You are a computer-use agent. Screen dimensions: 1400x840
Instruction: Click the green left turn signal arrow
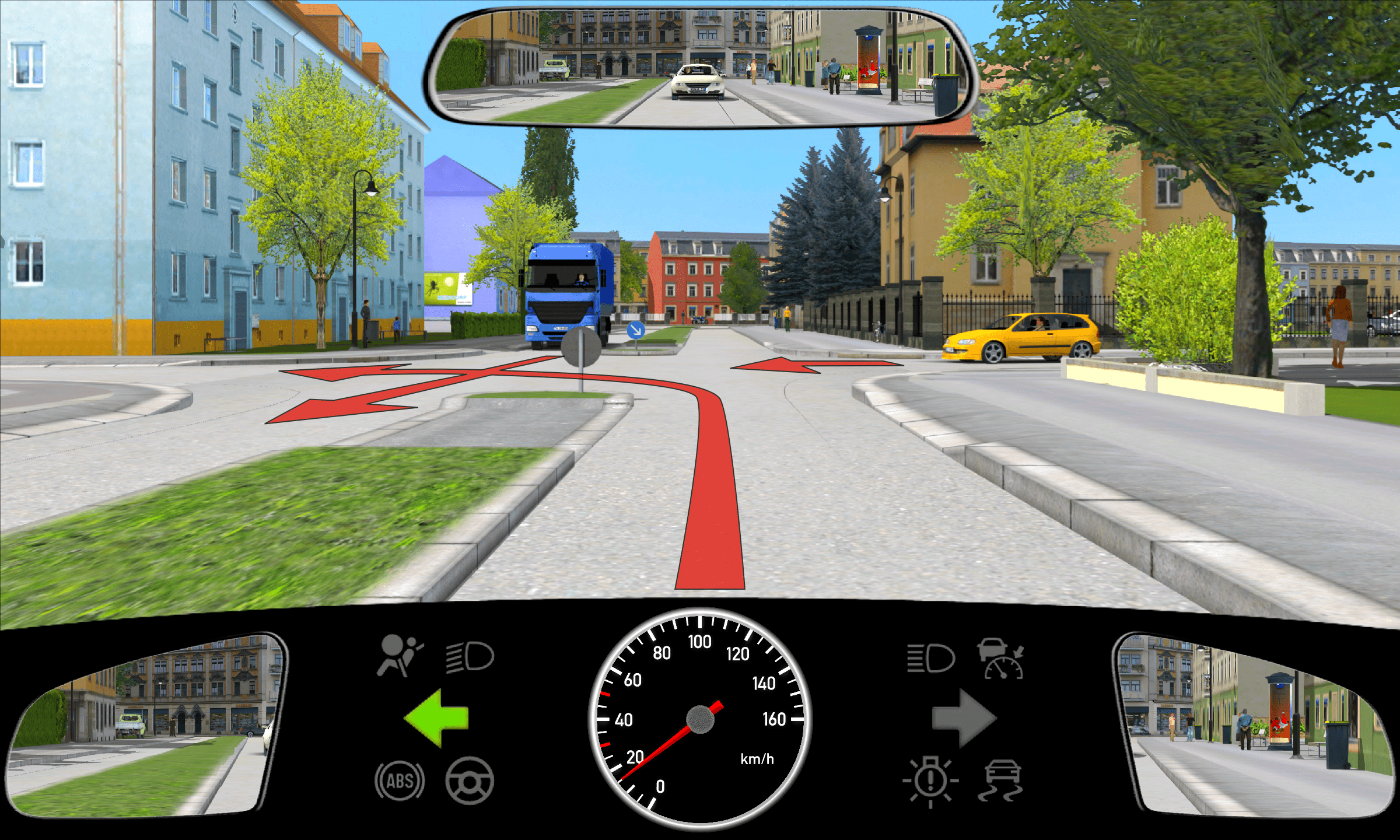(436, 718)
